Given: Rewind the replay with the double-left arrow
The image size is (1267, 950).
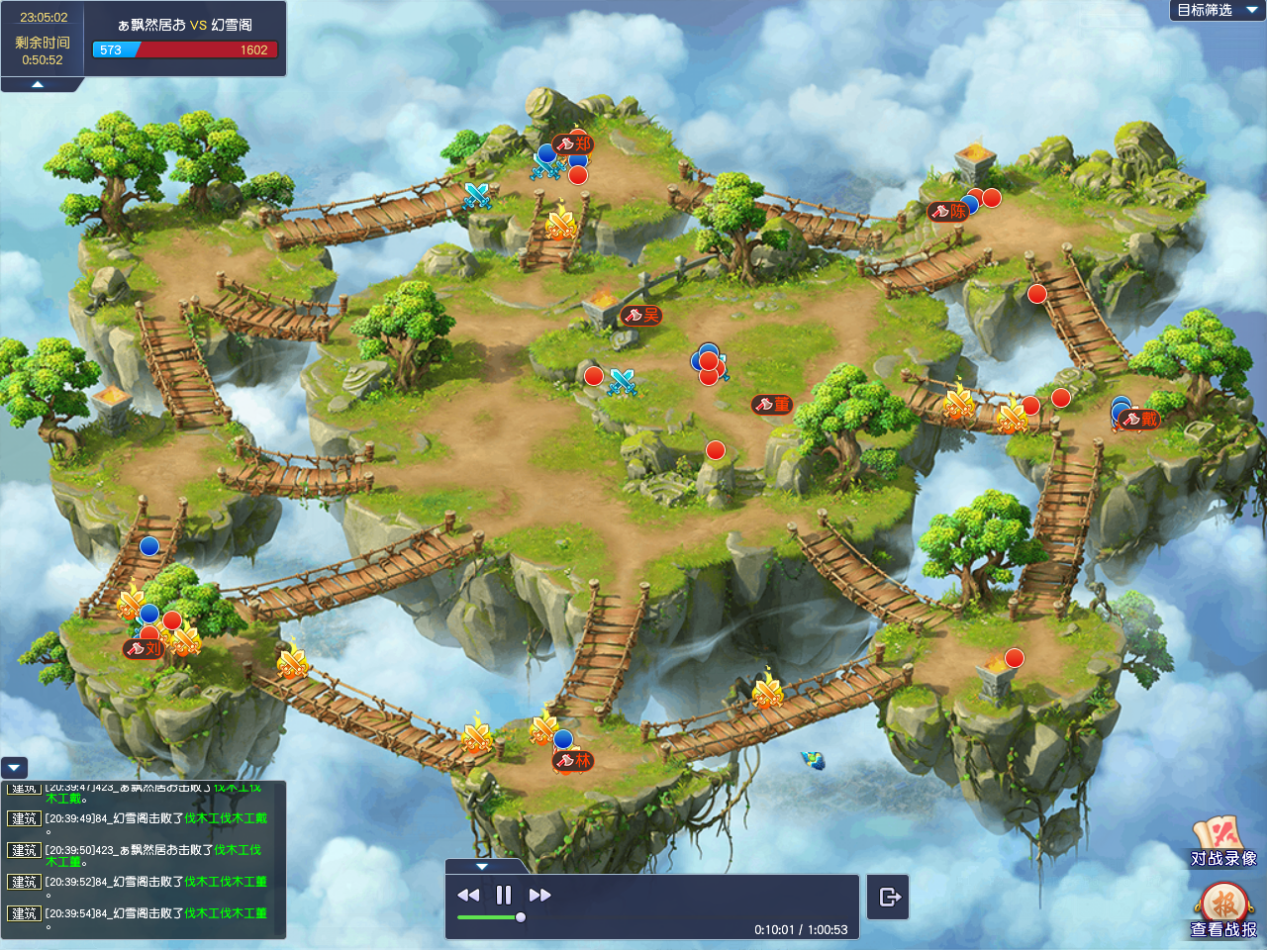Looking at the screenshot, I should (468, 895).
